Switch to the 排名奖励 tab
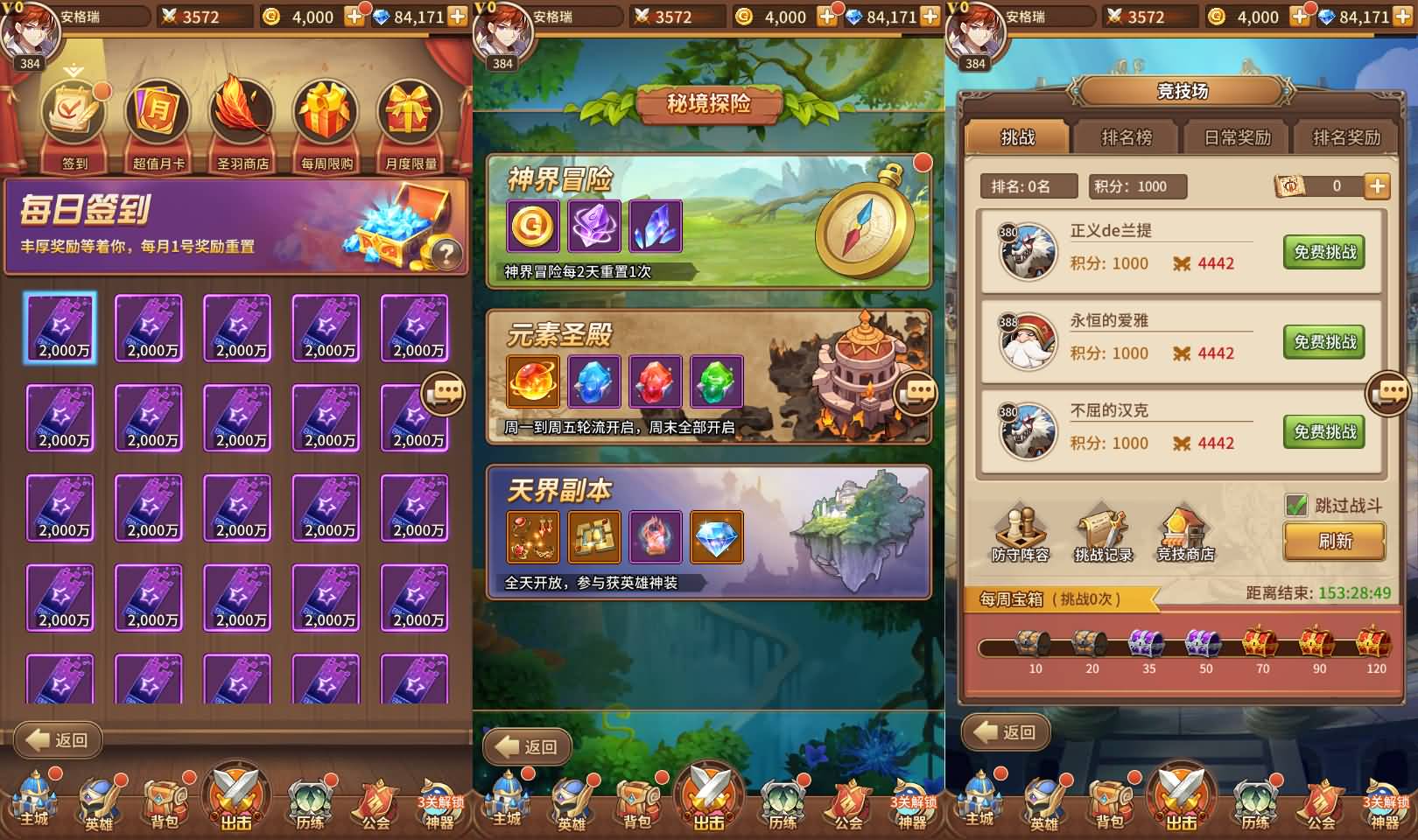 [x=1346, y=137]
